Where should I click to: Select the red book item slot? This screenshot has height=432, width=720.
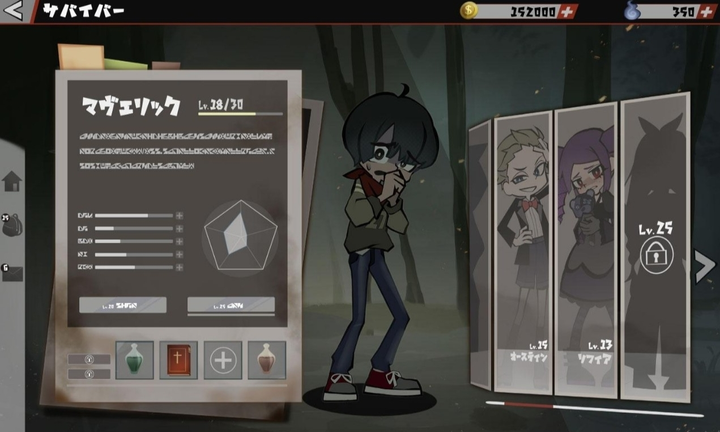click(178, 360)
